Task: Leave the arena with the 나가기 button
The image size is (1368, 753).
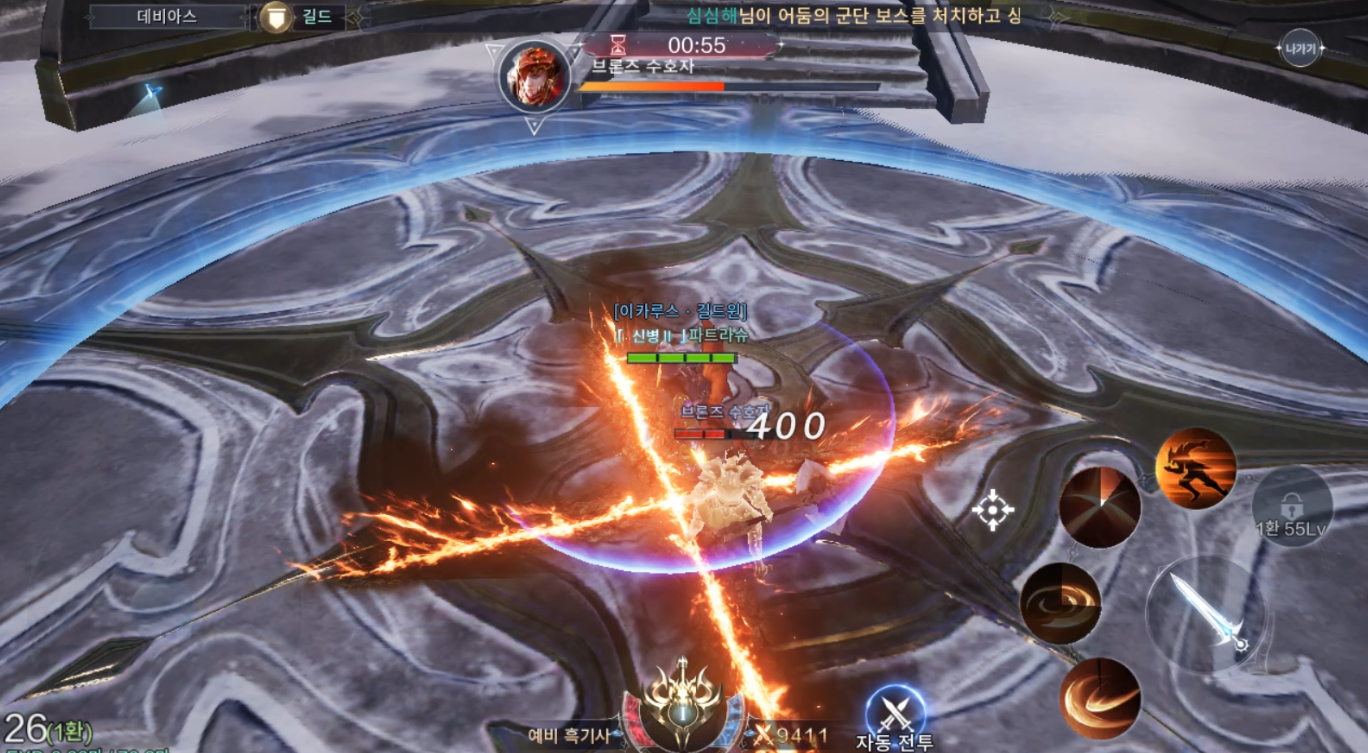Action: [x=1301, y=48]
